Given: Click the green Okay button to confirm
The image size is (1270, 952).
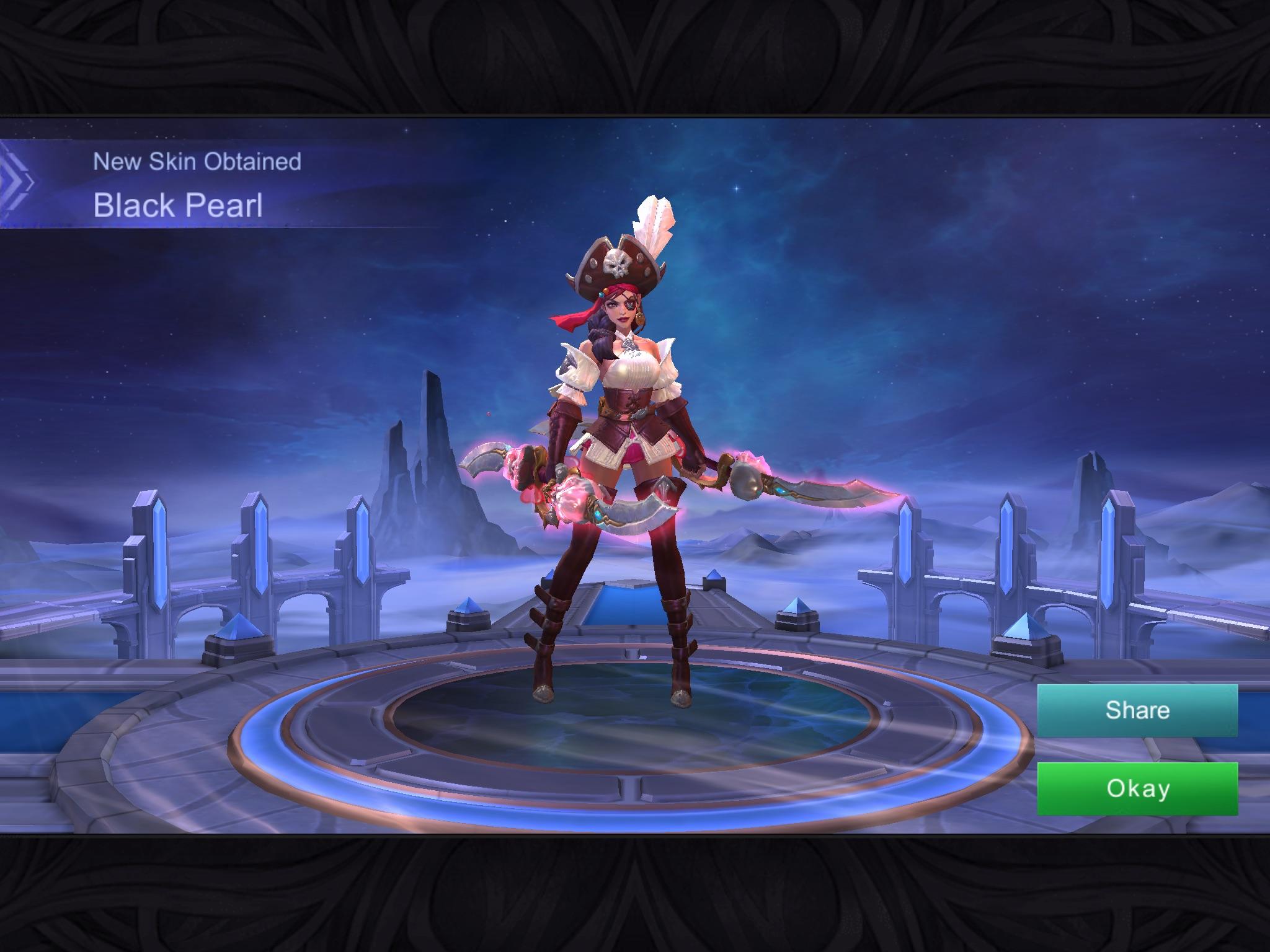Looking at the screenshot, I should coord(1137,788).
